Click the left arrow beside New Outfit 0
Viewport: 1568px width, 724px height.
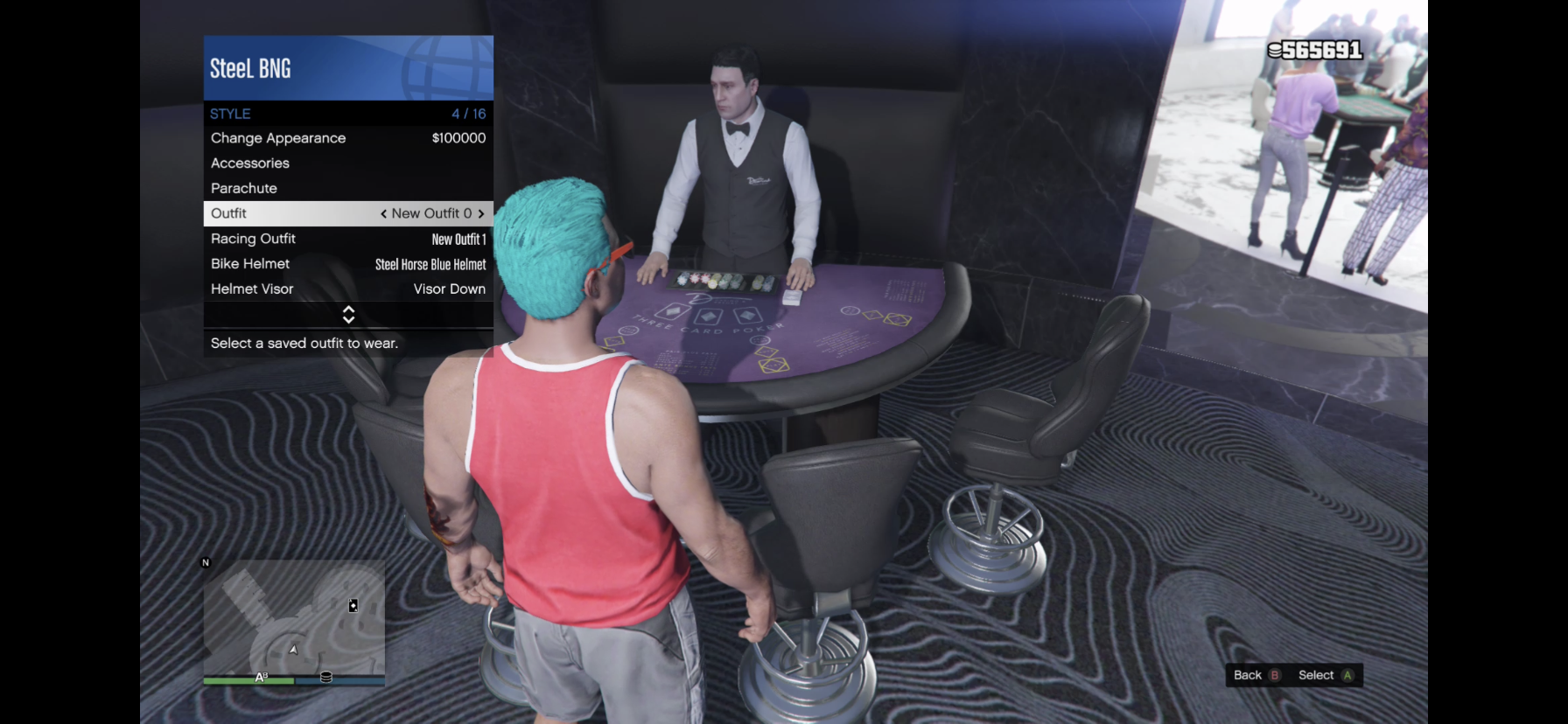pyautogui.click(x=383, y=214)
